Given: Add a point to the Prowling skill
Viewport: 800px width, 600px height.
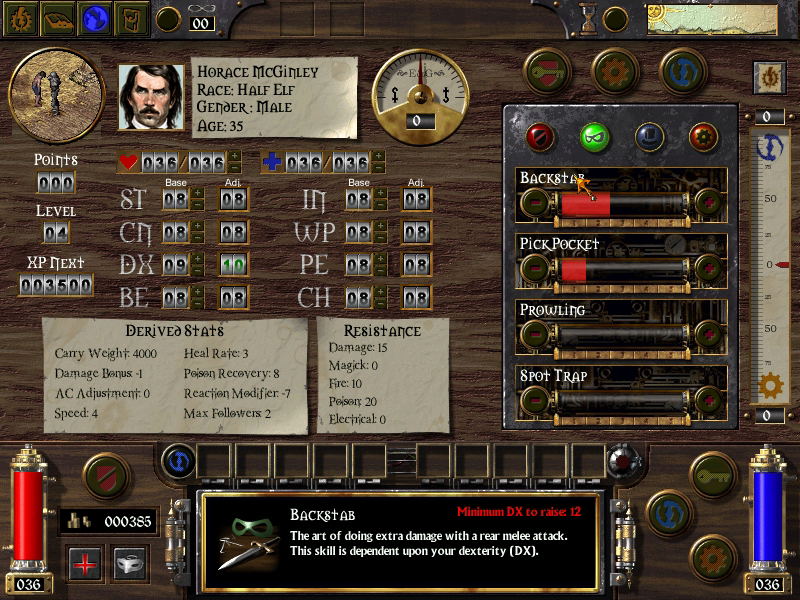Looking at the screenshot, I should [708, 334].
